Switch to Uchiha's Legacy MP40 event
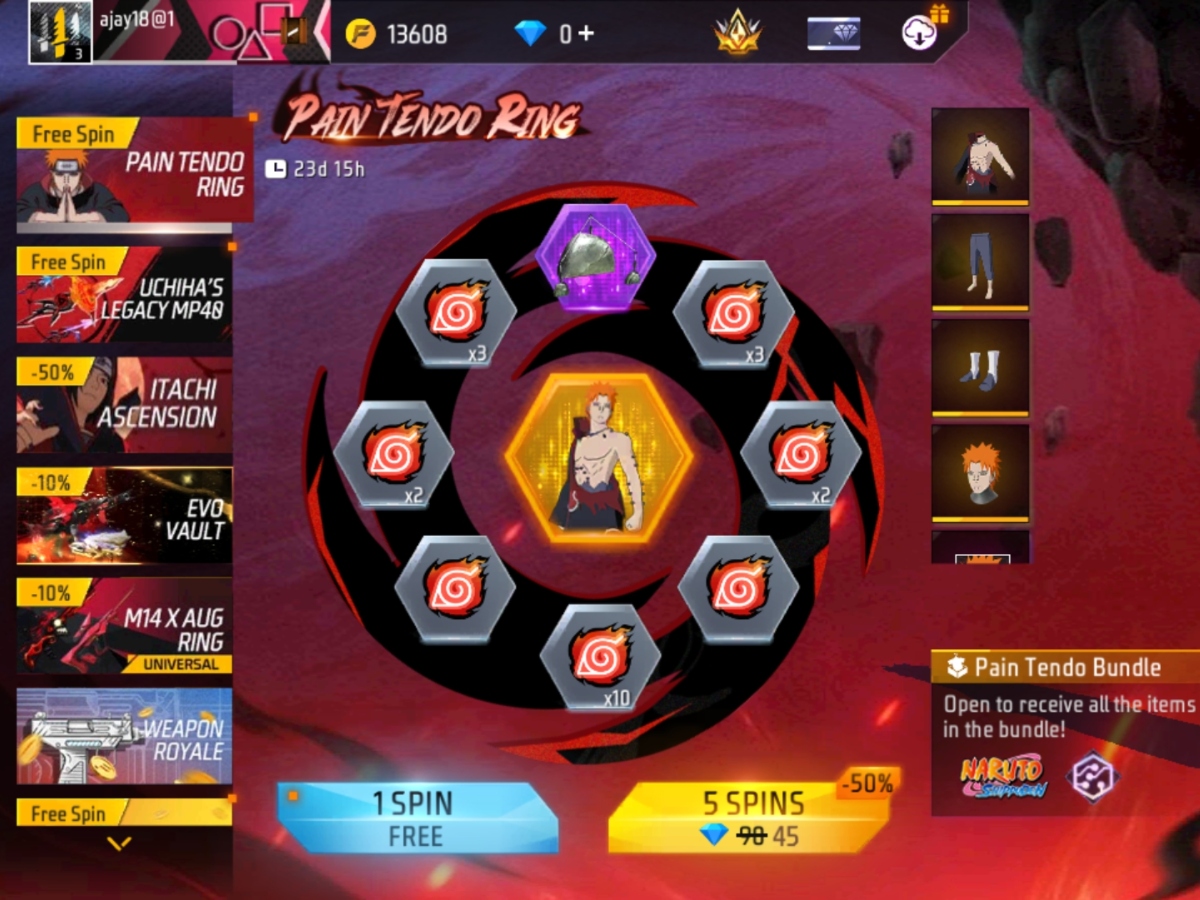 pos(124,295)
